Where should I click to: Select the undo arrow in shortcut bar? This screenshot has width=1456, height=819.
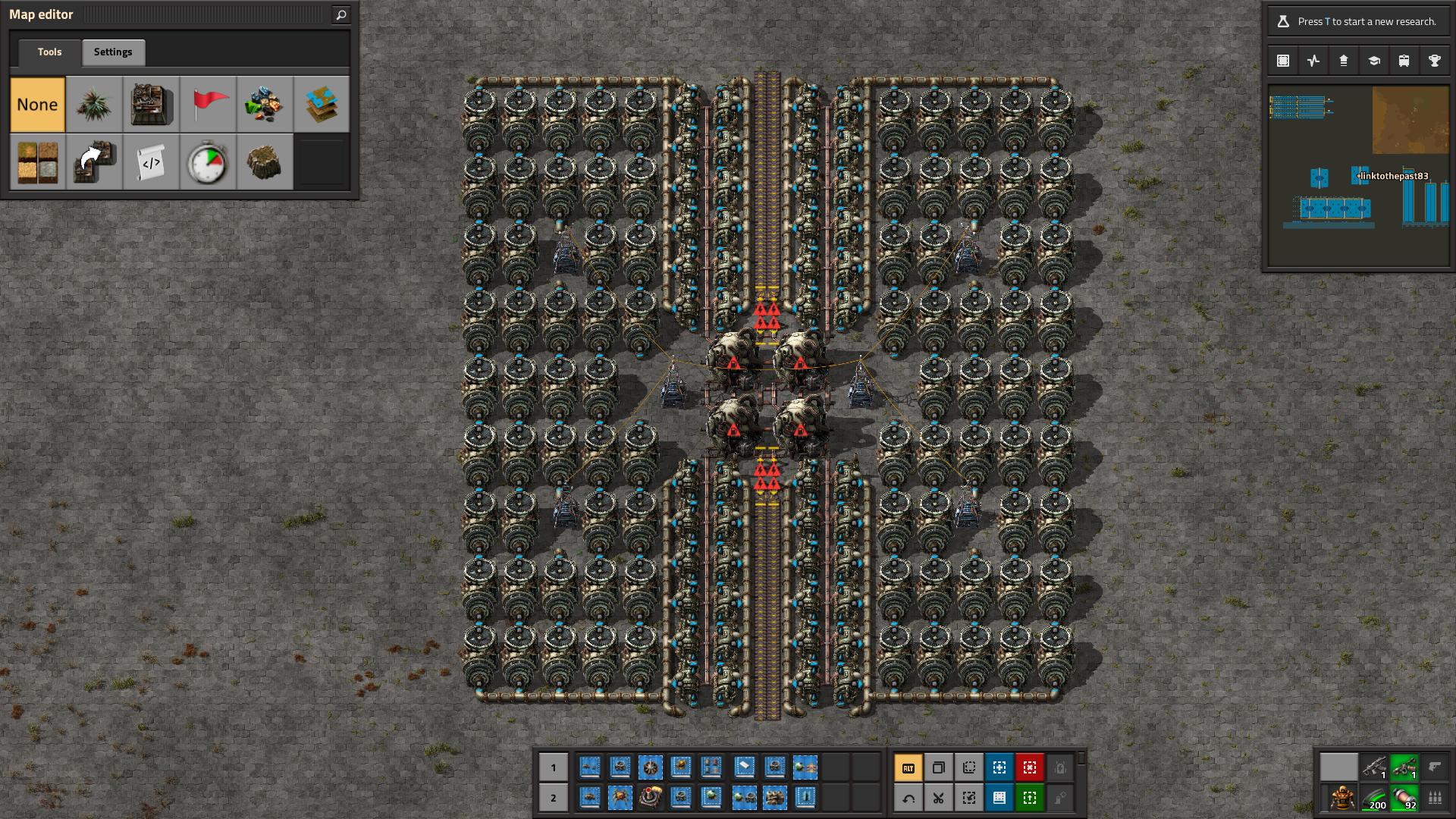click(908, 798)
